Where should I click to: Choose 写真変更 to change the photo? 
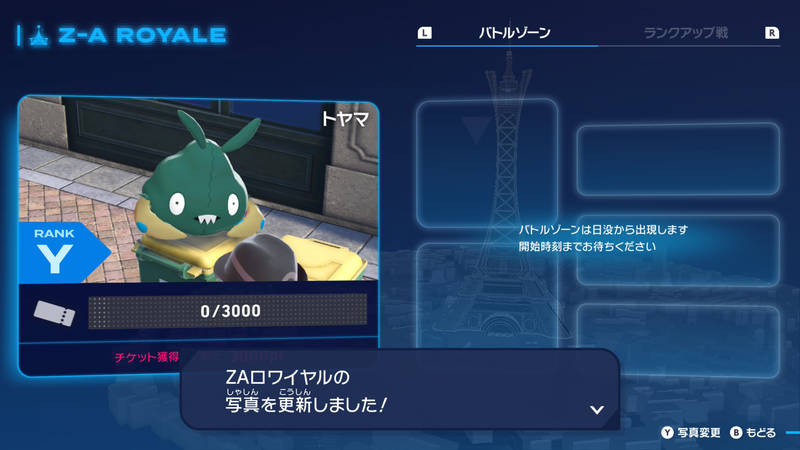pos(690,433)
